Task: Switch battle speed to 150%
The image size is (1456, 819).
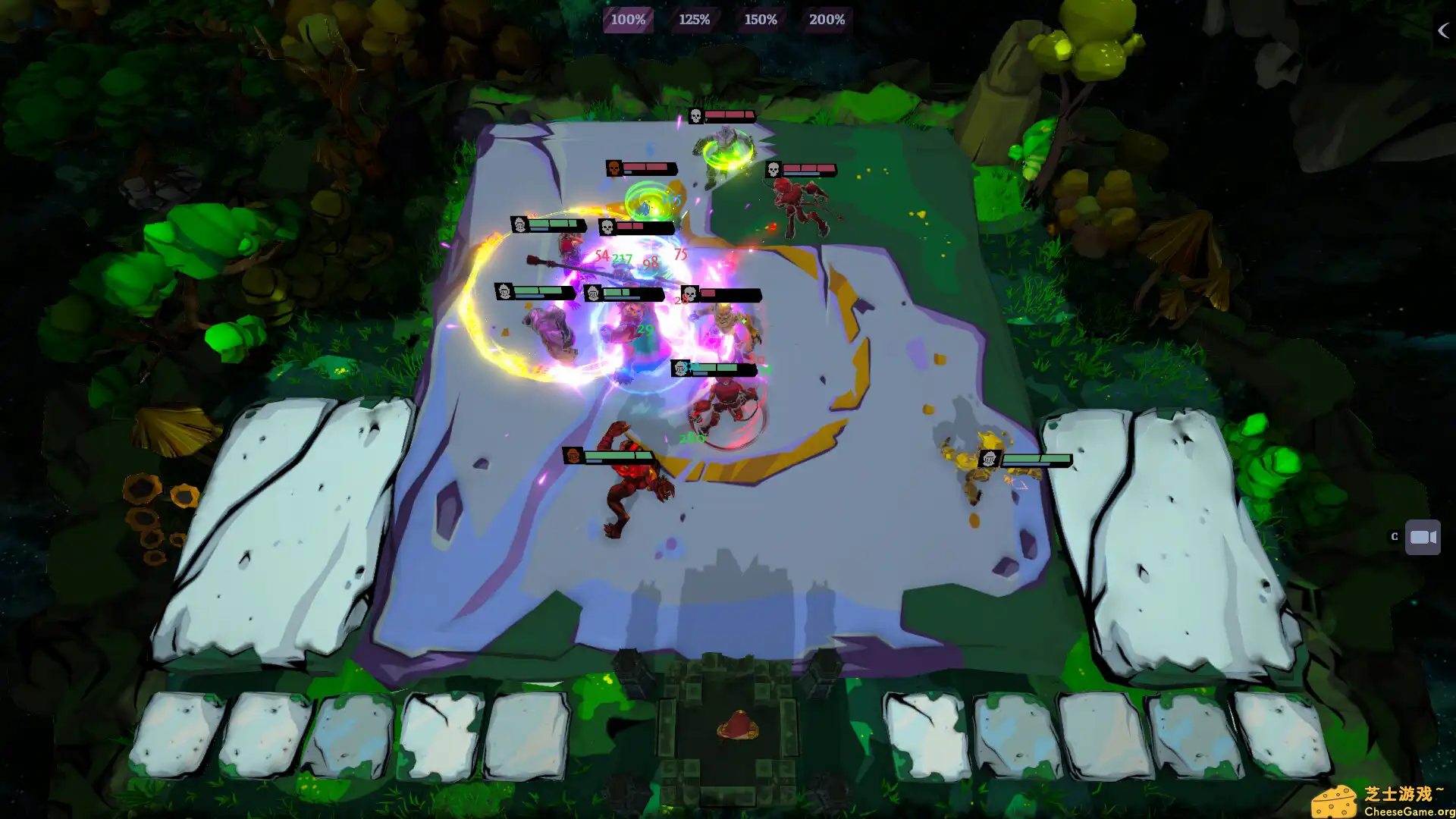Action: 760,20
